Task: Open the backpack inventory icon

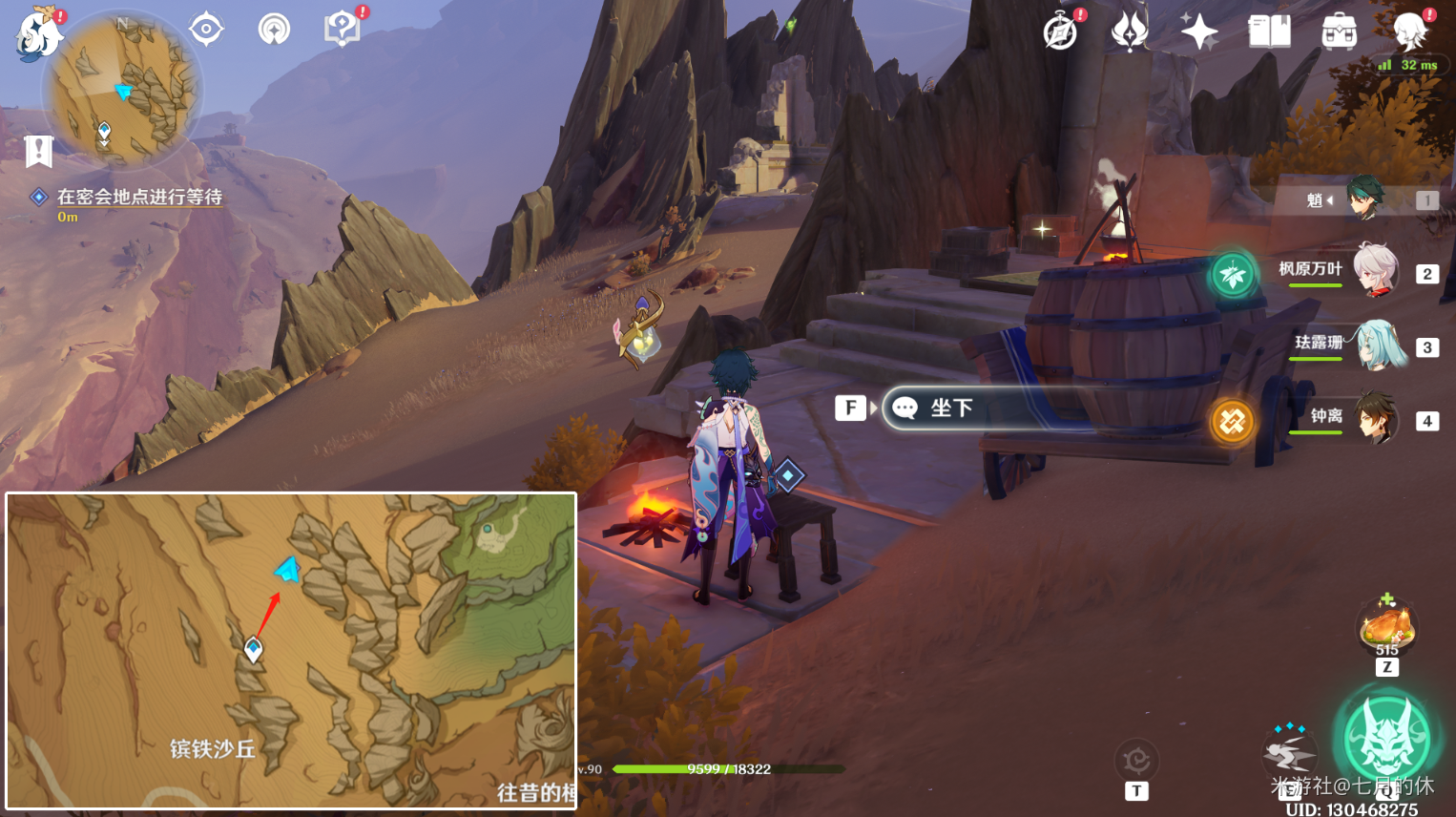Action: click(x=1339, y=31)
